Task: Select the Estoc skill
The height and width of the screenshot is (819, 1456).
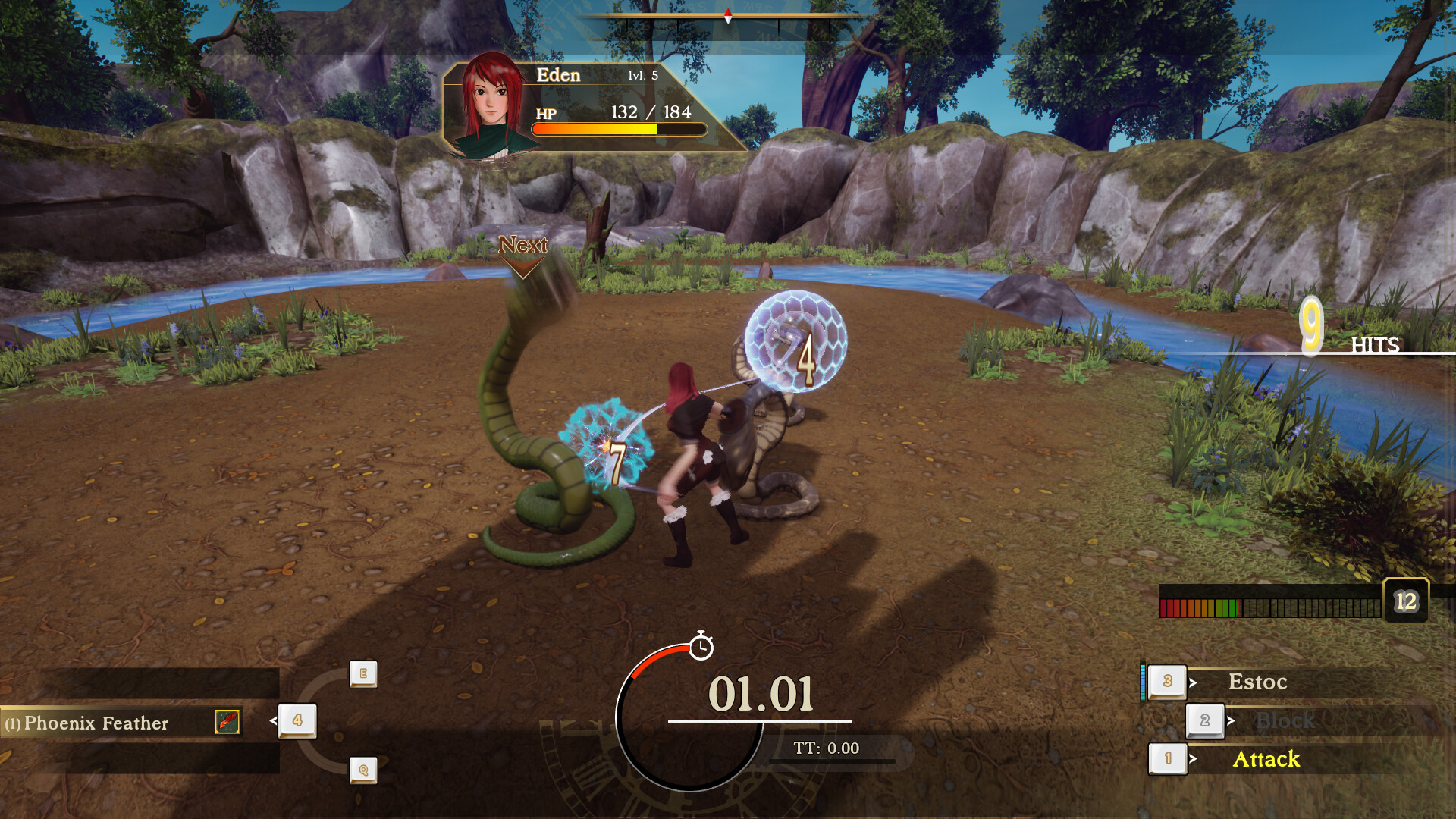Action: coord(1257,682)
